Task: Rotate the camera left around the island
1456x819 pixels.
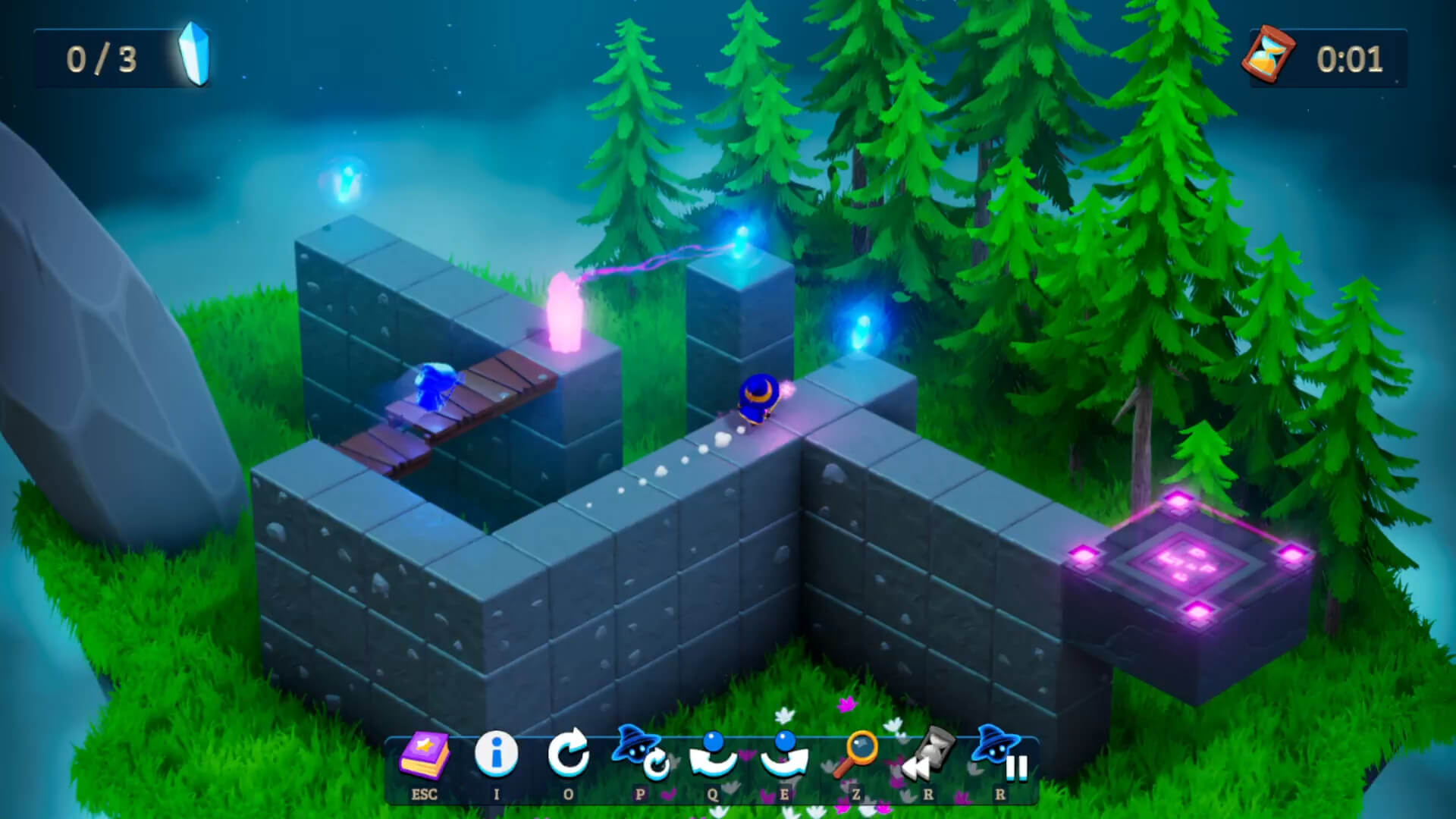Action: pyautogui.click(x=711, y=755)
